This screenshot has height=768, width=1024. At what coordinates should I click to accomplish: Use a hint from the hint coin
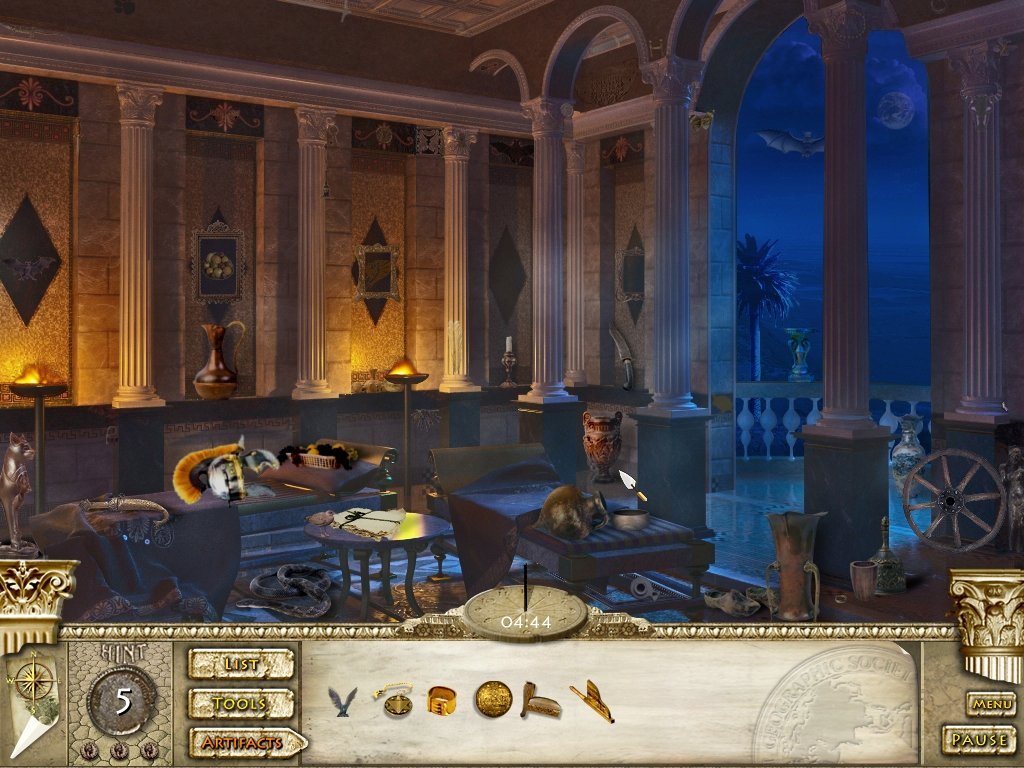(122, 700)
